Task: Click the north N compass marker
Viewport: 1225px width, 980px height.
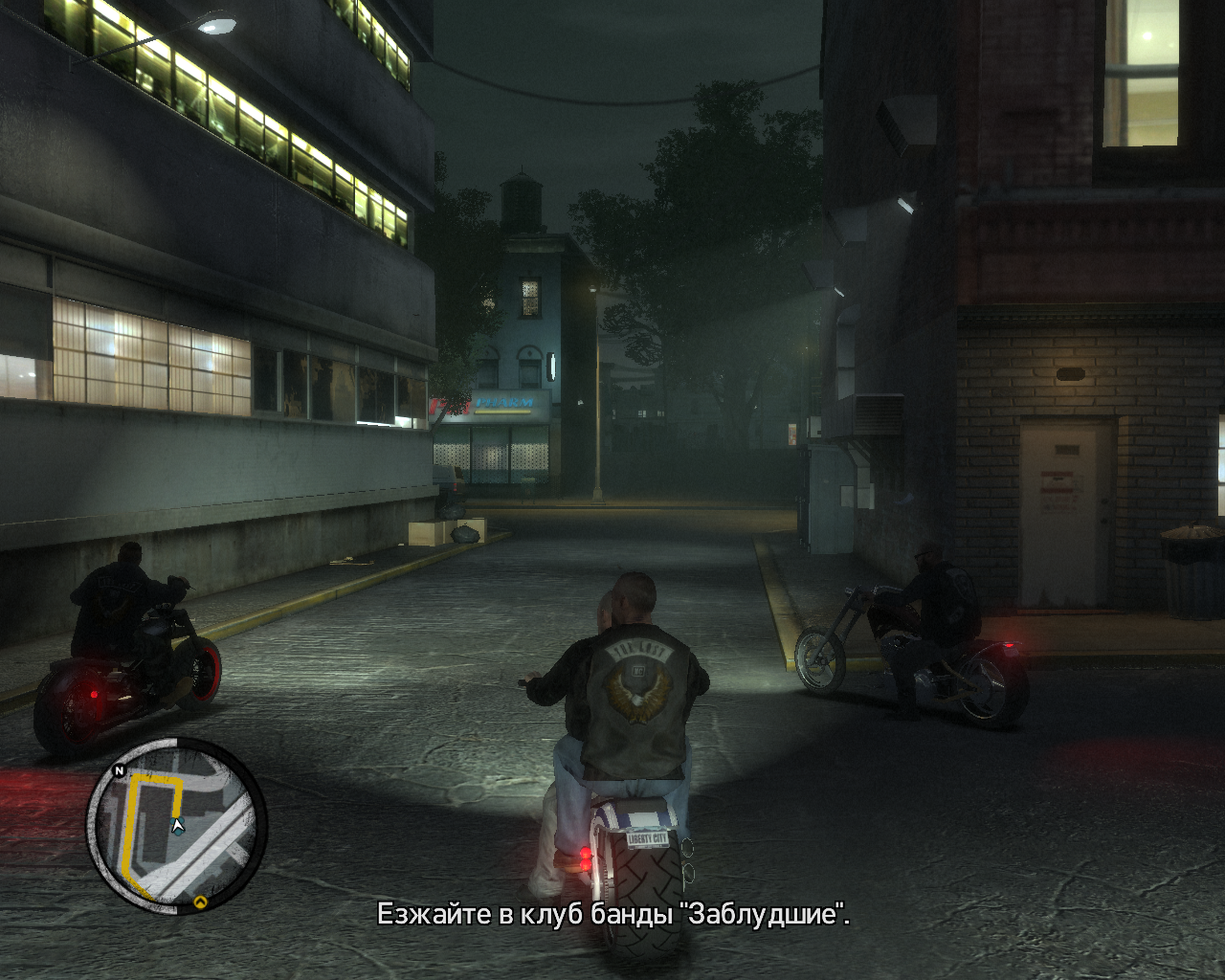Action: click(x=120, y=769)
